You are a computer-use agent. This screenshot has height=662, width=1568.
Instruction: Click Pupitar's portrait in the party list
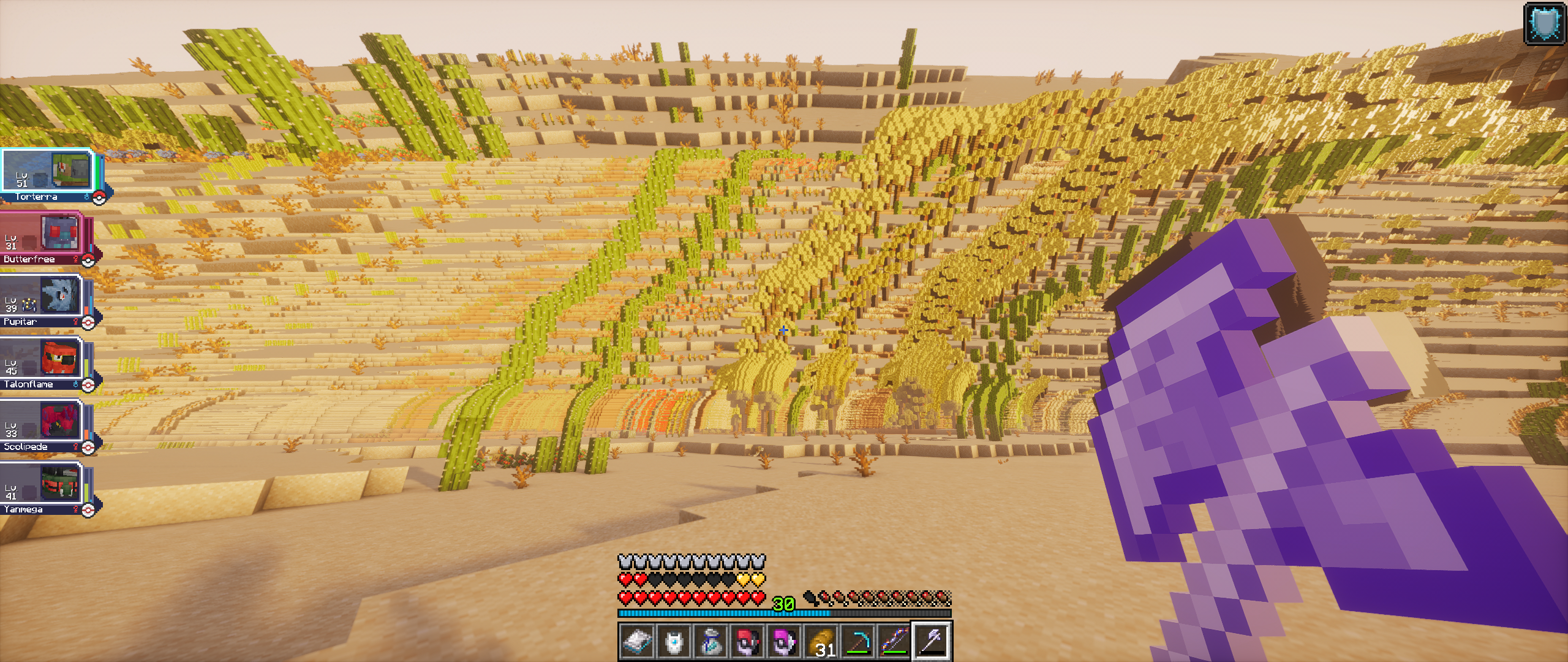pos(60,295)
